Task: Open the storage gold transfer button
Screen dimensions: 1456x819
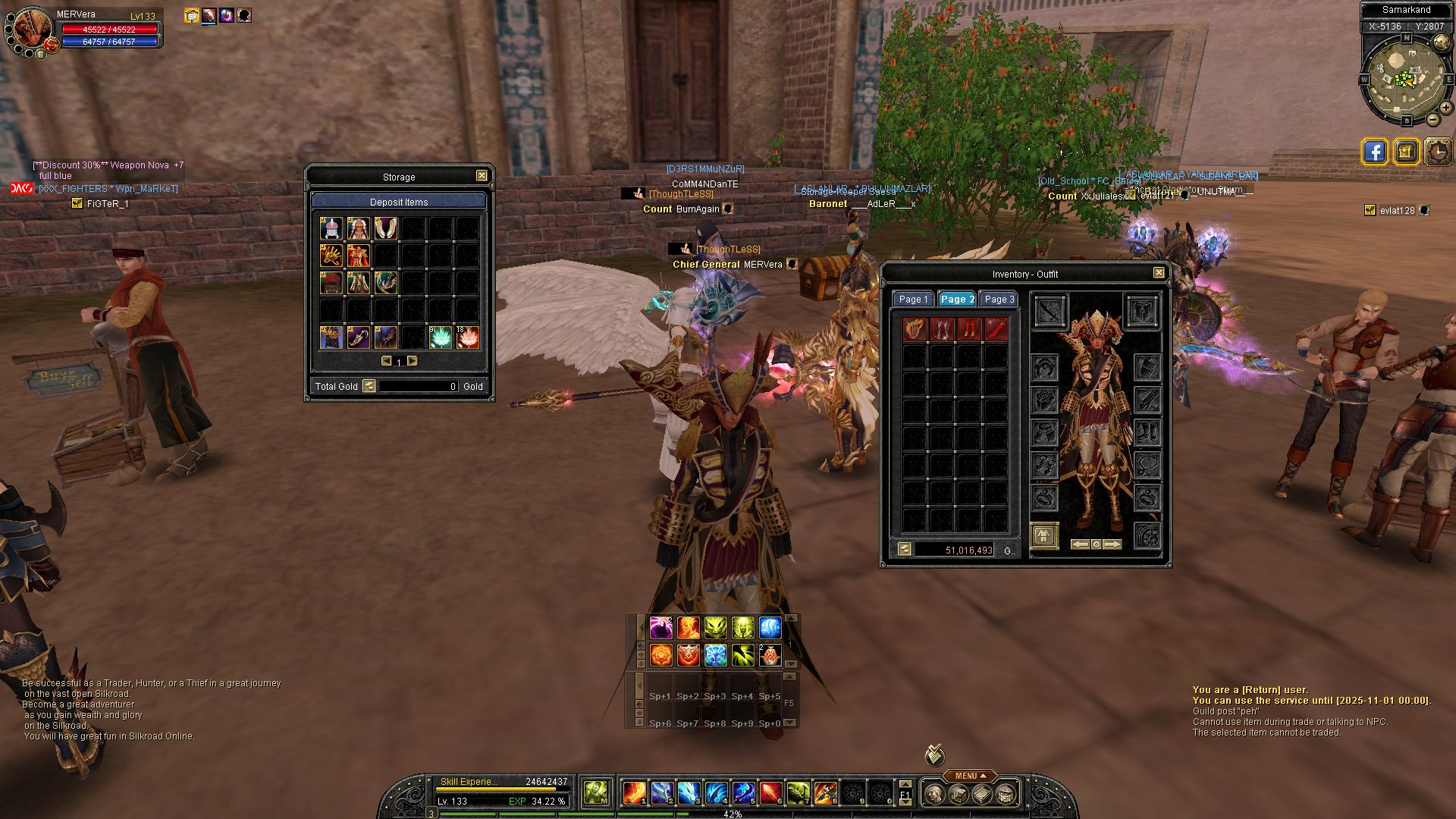Action: pyautogui.click(x=369, y=386)
